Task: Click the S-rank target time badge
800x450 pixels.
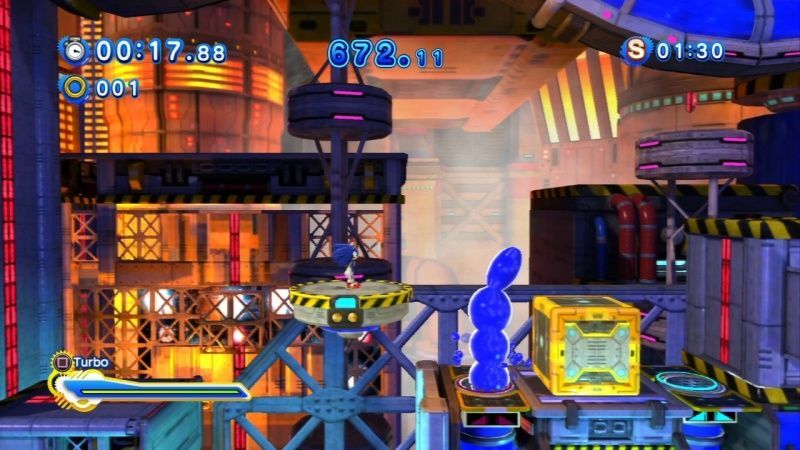Action: coord(635,50)
